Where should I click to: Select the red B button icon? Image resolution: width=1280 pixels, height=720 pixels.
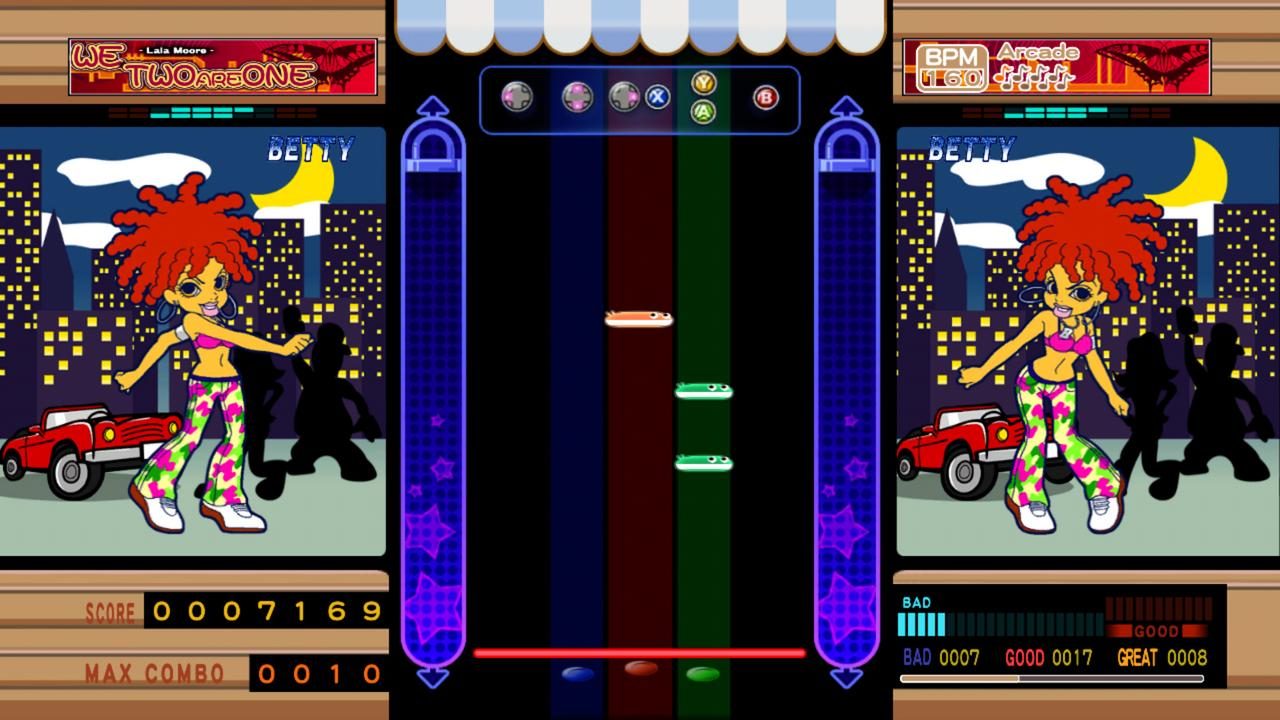[765, 98]
